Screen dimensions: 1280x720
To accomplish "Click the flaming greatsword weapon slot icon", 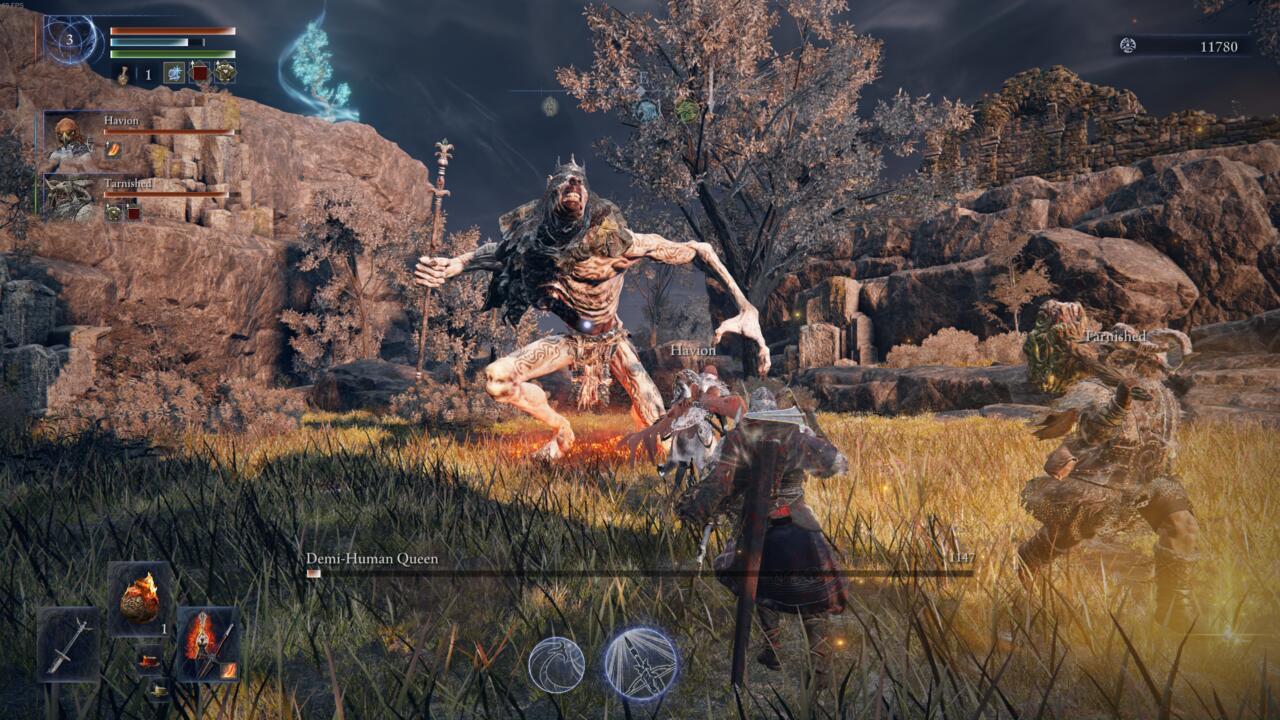I will pos(207,644).
